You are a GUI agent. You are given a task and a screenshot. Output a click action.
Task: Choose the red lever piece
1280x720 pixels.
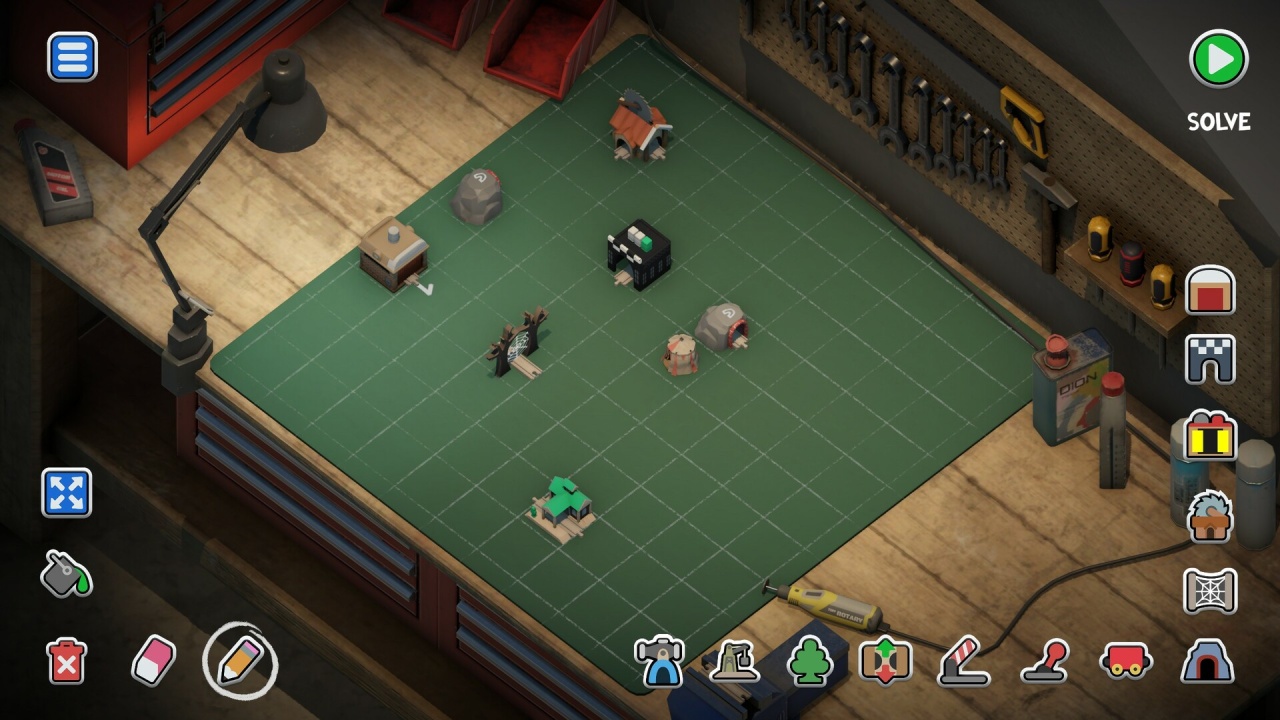[x=1045, y=661]
